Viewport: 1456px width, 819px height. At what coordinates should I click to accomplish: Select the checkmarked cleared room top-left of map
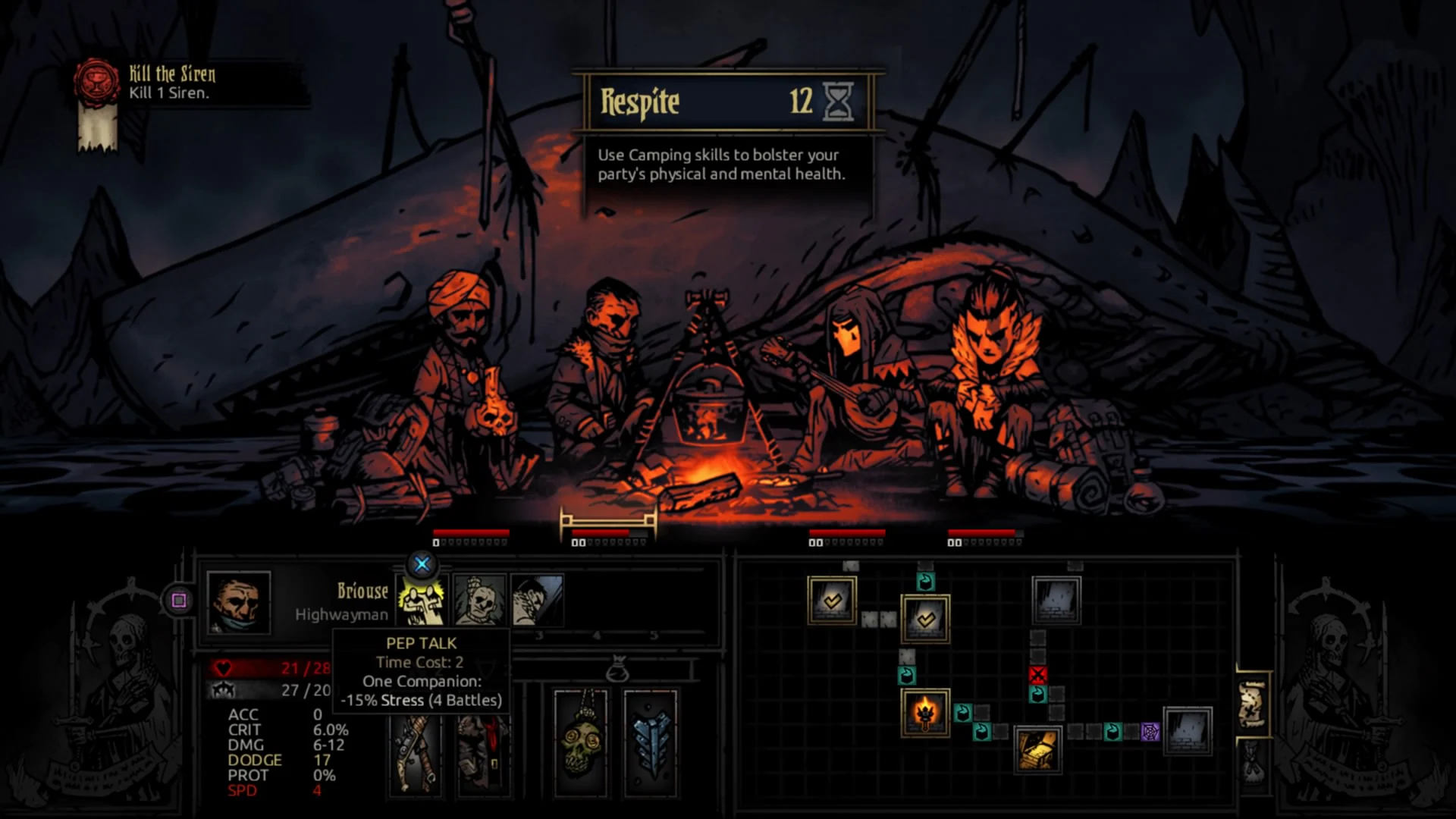pos(831,602)
